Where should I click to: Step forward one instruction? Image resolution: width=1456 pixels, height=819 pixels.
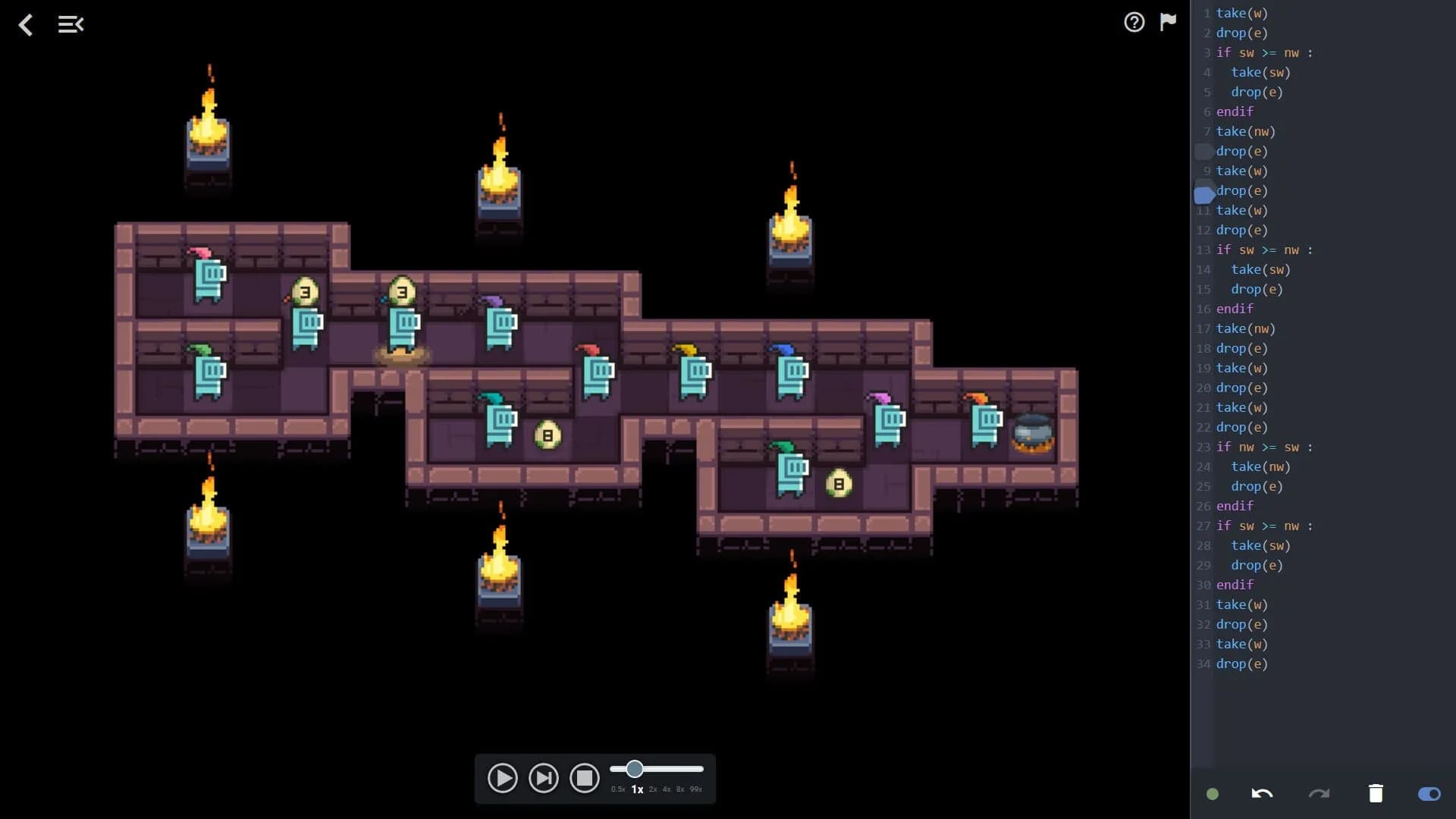click(543, 777)
